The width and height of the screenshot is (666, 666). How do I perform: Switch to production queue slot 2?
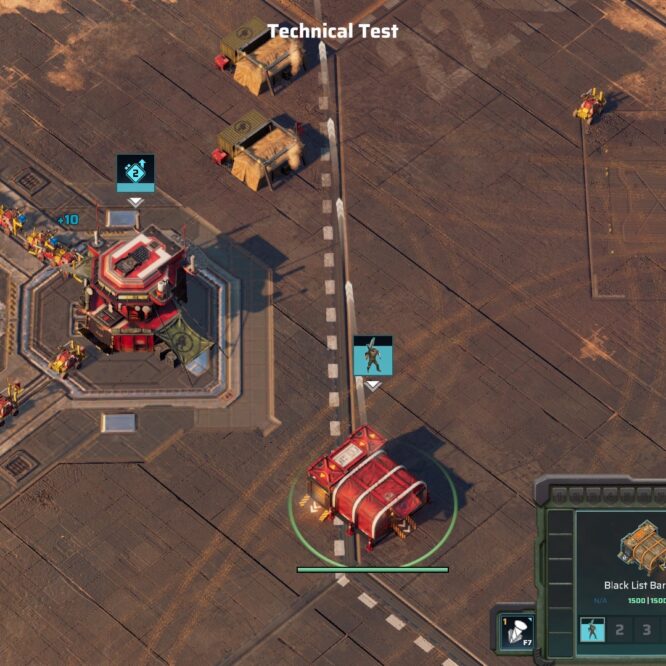coord(619,630)
